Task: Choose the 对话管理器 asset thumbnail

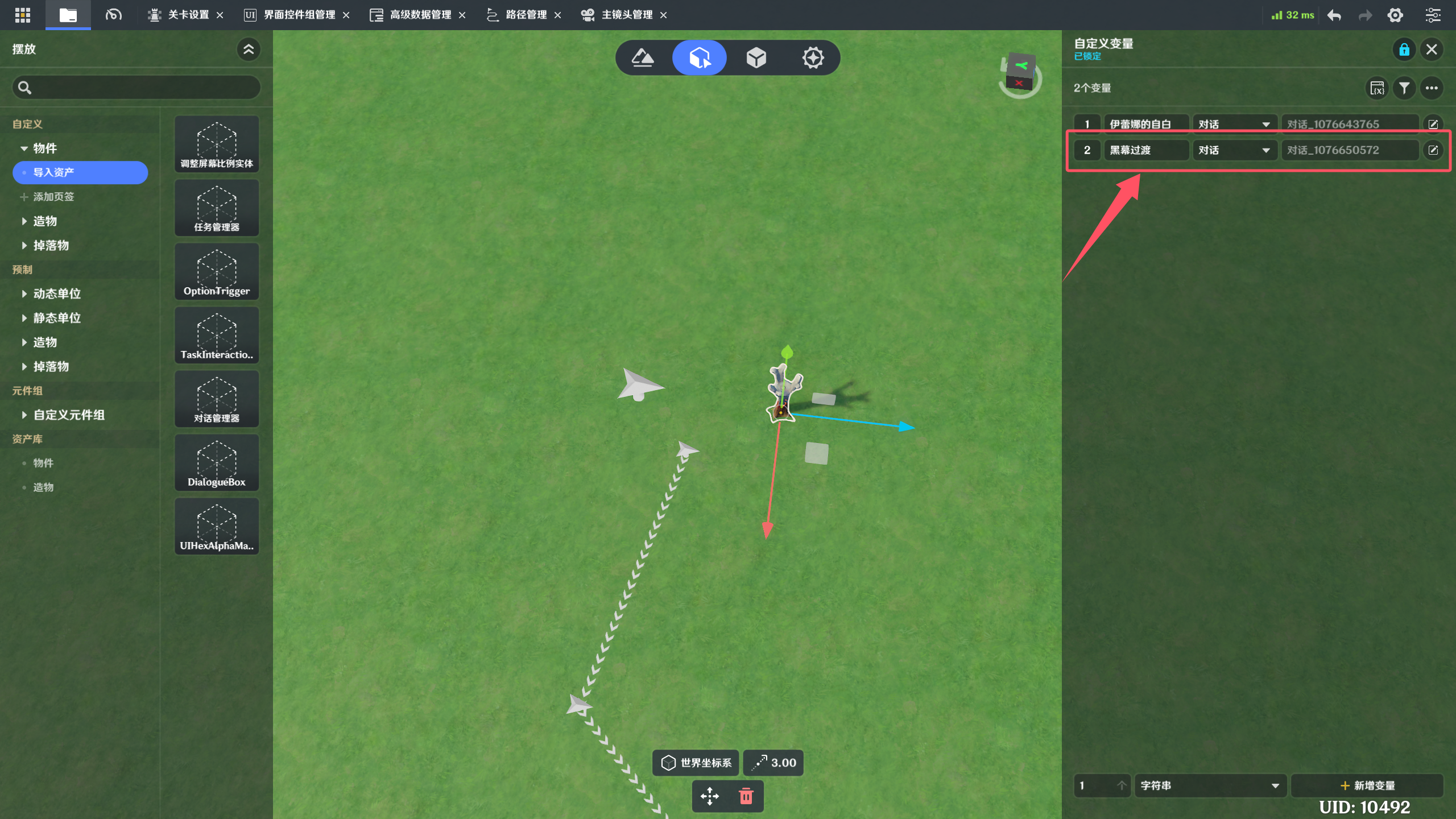Action: [x=217, y=398]
